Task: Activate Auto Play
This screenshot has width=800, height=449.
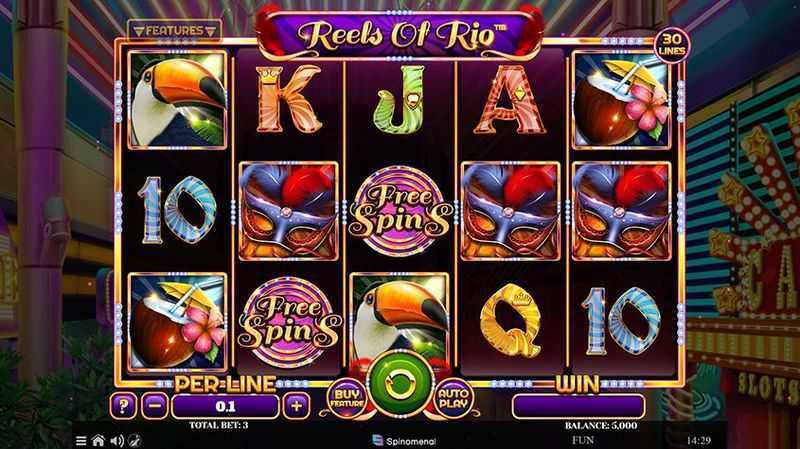Action: pos(453,398)
